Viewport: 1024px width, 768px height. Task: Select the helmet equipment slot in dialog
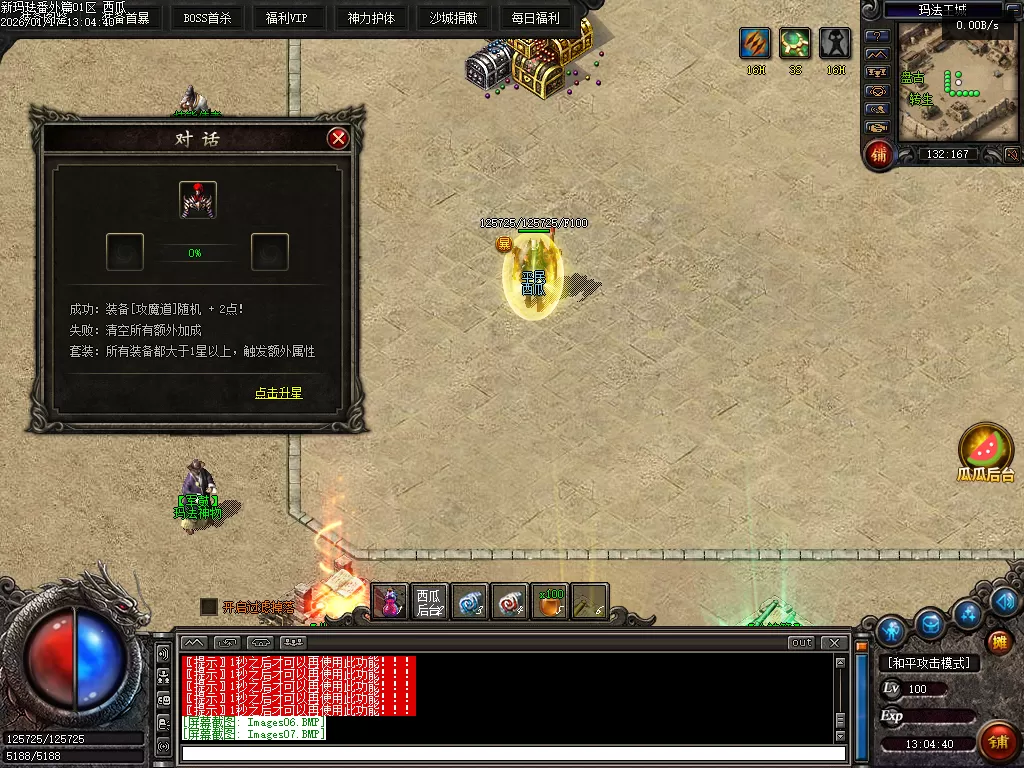[x=198, y=200]
